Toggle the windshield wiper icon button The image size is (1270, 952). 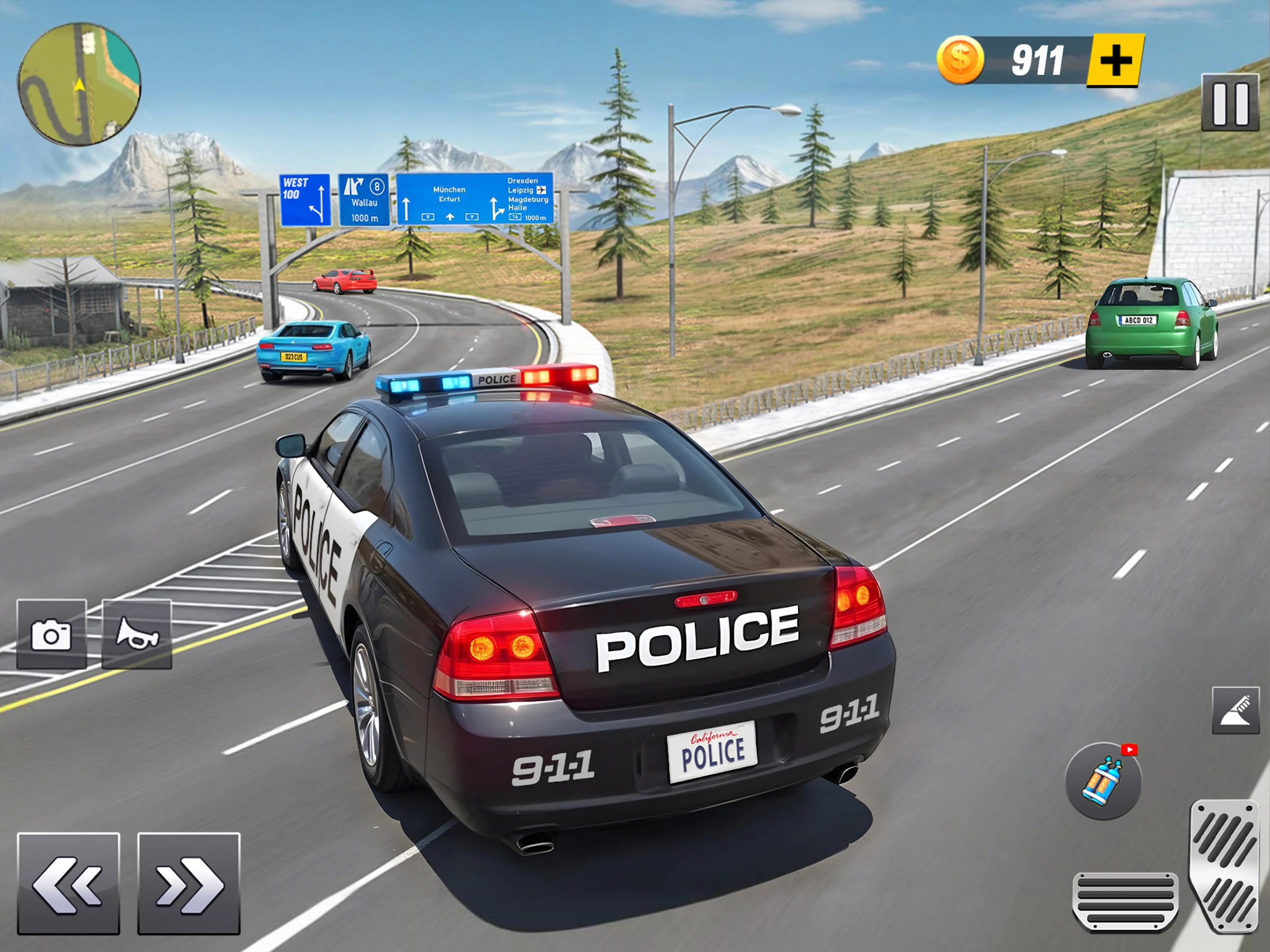(1236, 710)
